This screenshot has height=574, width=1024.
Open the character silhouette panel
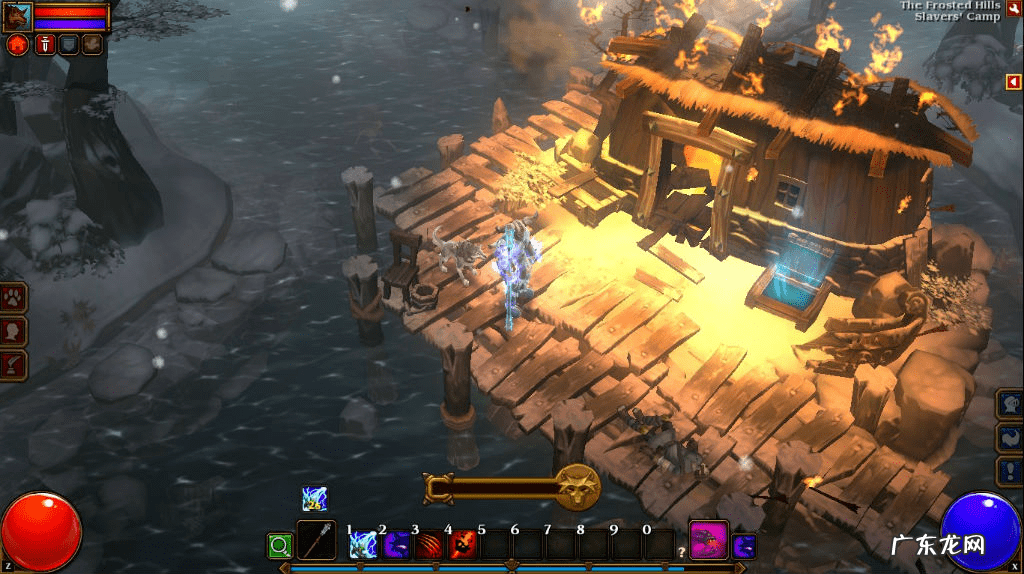coord(14,331)
